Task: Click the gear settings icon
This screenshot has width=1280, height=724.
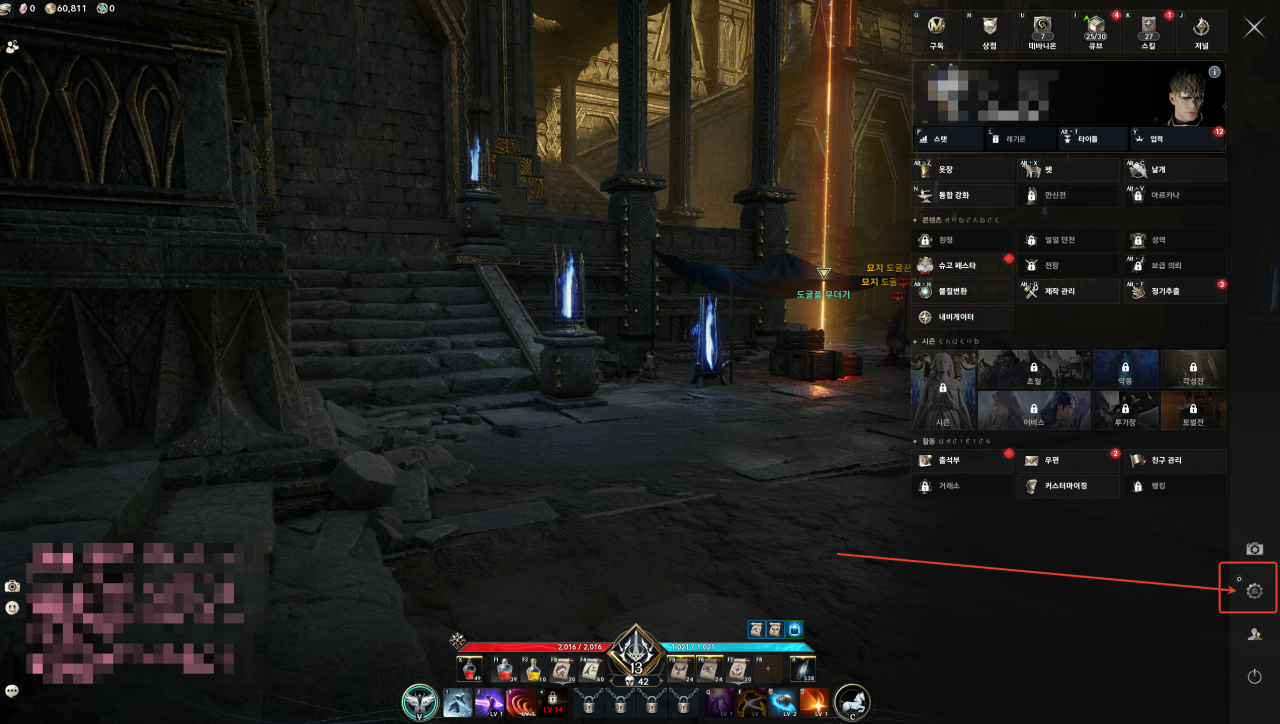Action: click(x=1254, y=591)
